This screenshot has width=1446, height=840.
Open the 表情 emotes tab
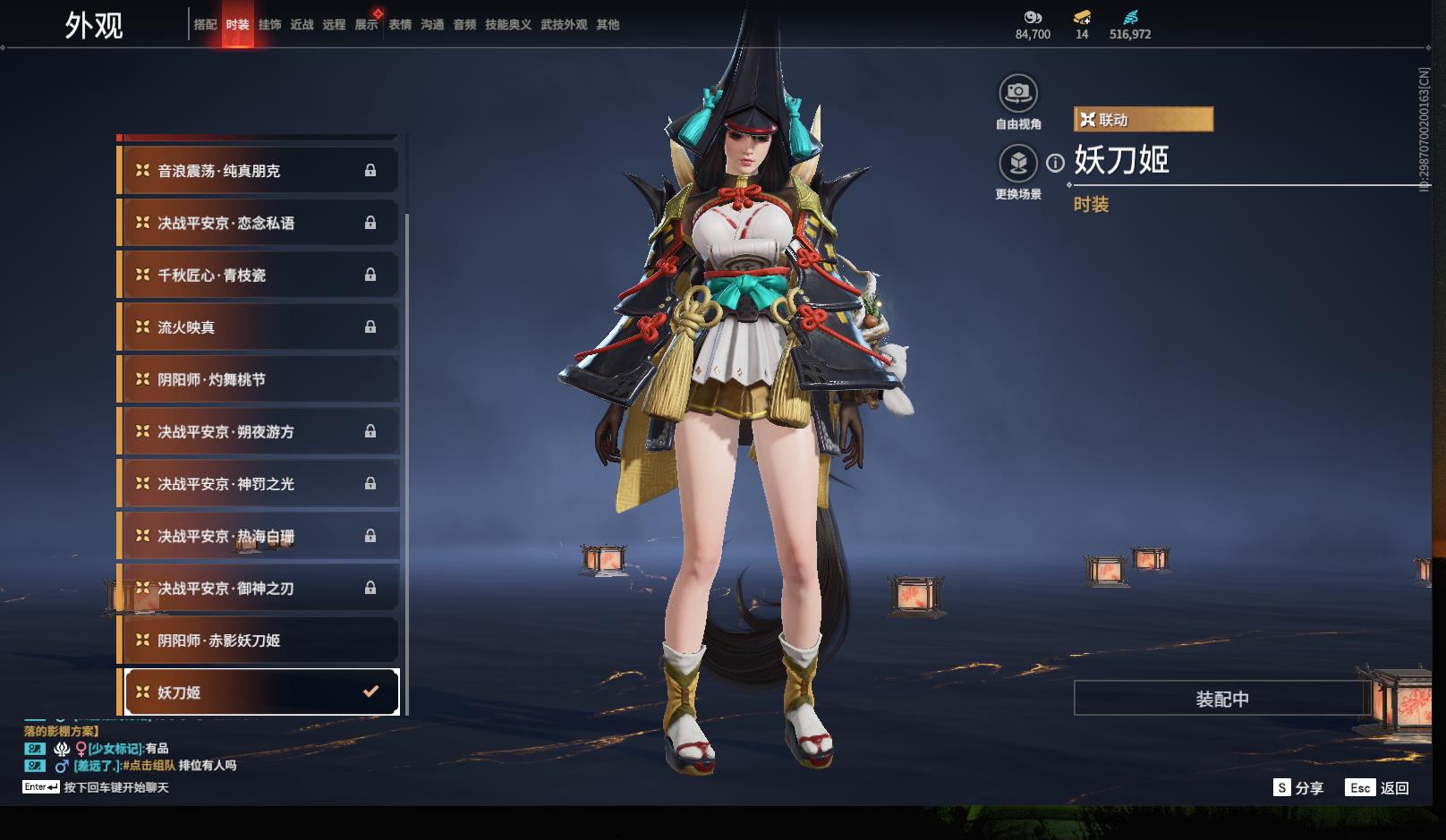400,25
